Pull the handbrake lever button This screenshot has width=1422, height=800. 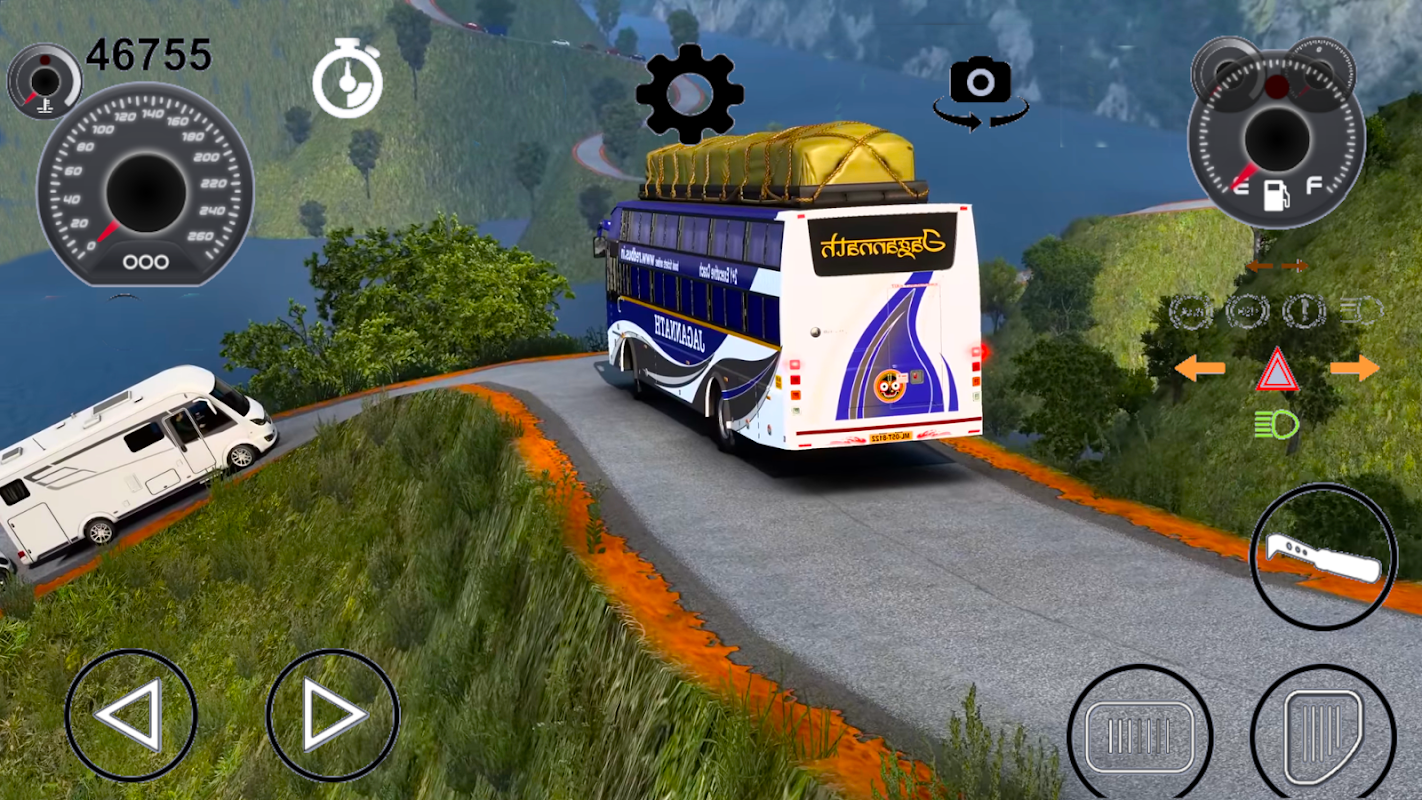click(1323, 557)
